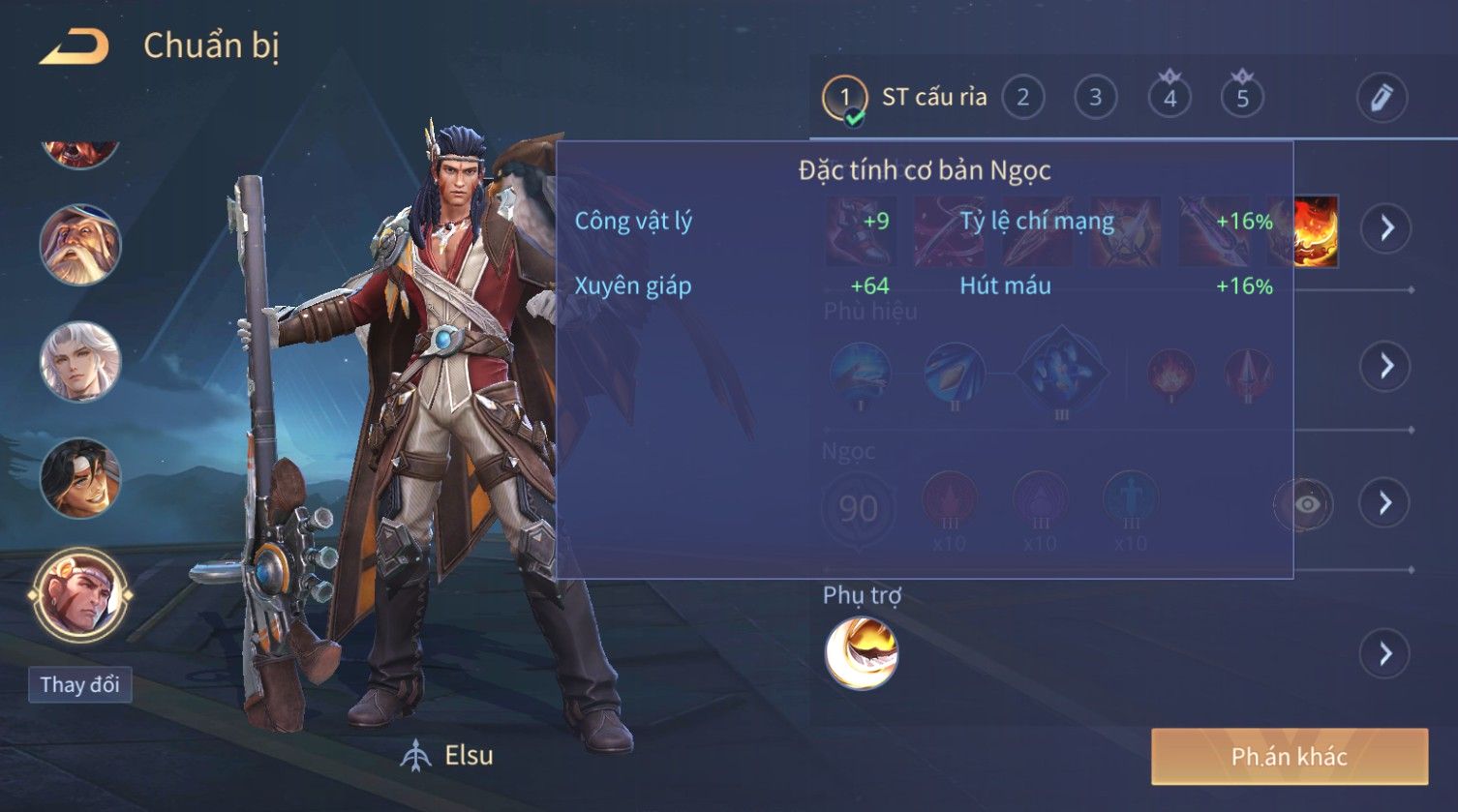Select build preset 1 ST cấu rỉa

(x=844, y=98)
